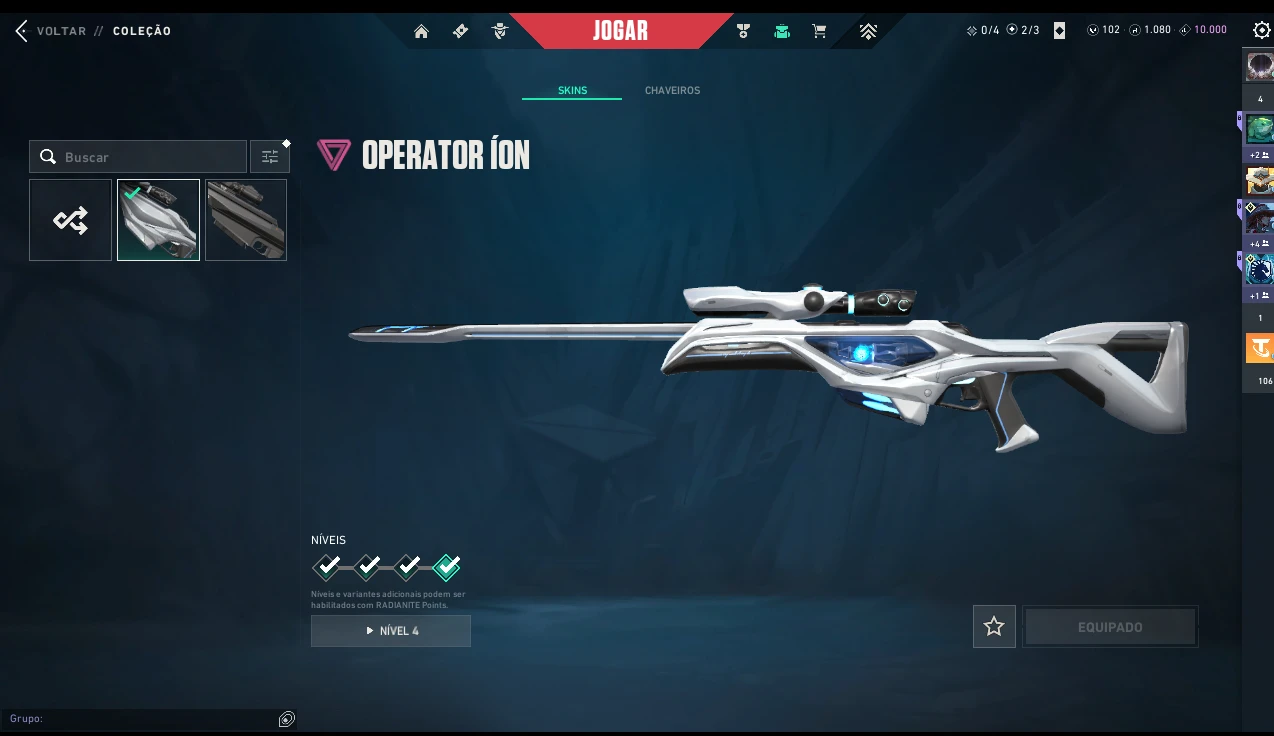Open the agents icon in top bar
Image resolution: width=1274 pixels, height=736 pixels.
coord(500,31)
